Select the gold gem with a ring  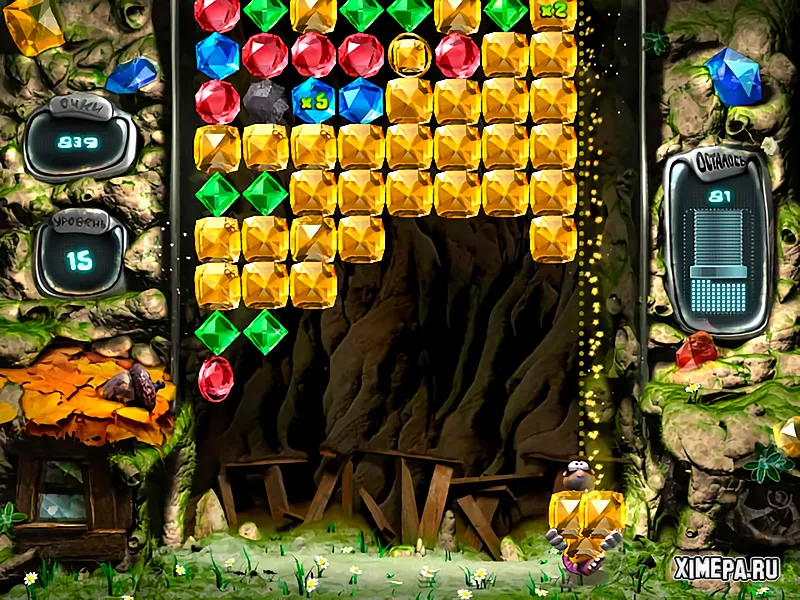coord(409,54)
